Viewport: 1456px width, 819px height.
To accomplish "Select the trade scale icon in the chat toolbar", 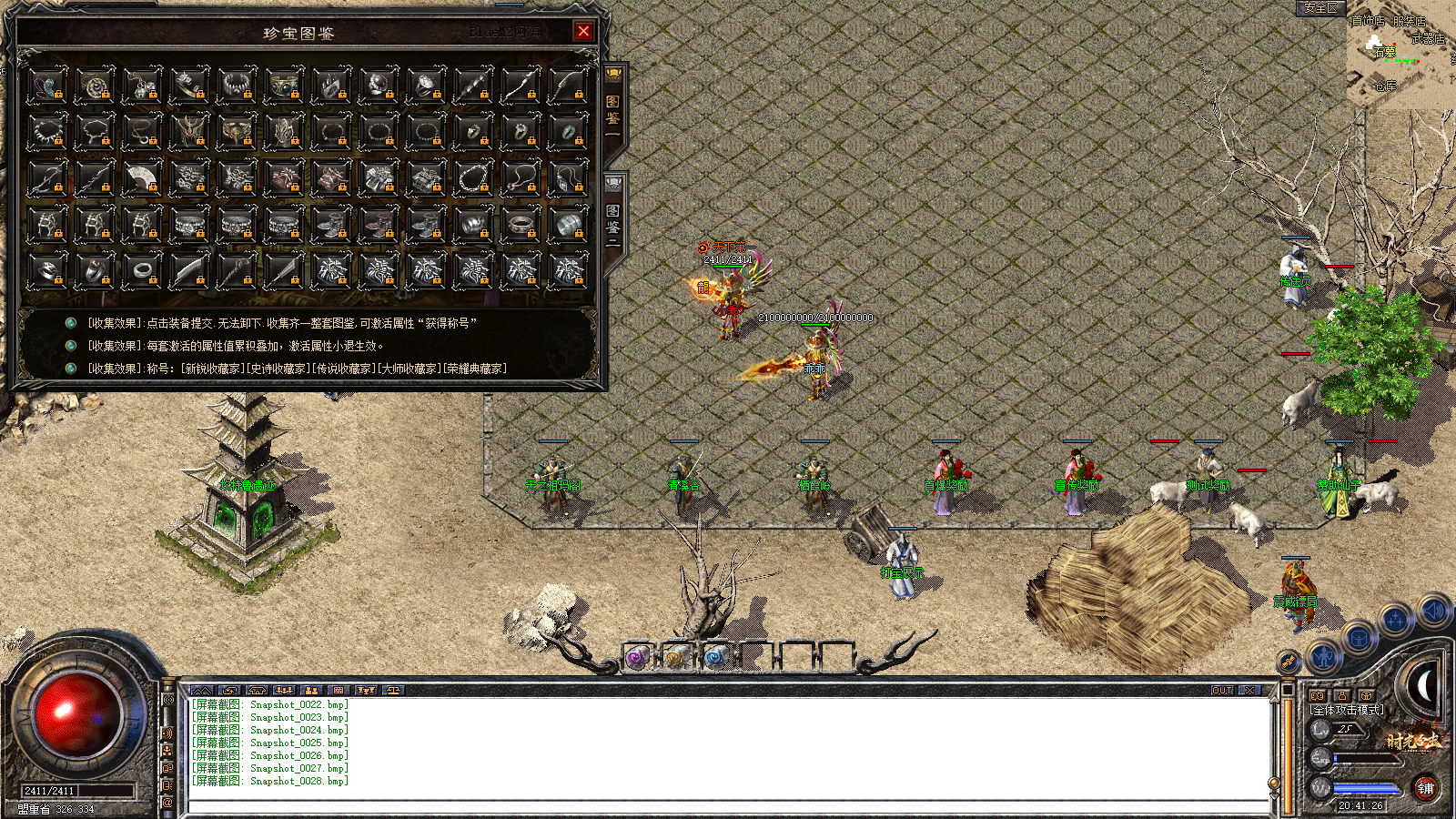I will (x=394, y=690).
